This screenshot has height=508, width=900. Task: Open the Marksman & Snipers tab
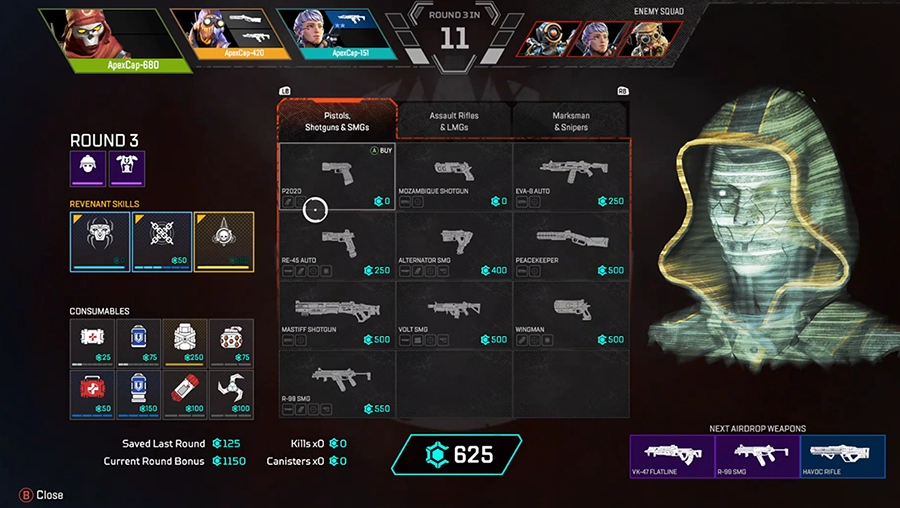570,121
